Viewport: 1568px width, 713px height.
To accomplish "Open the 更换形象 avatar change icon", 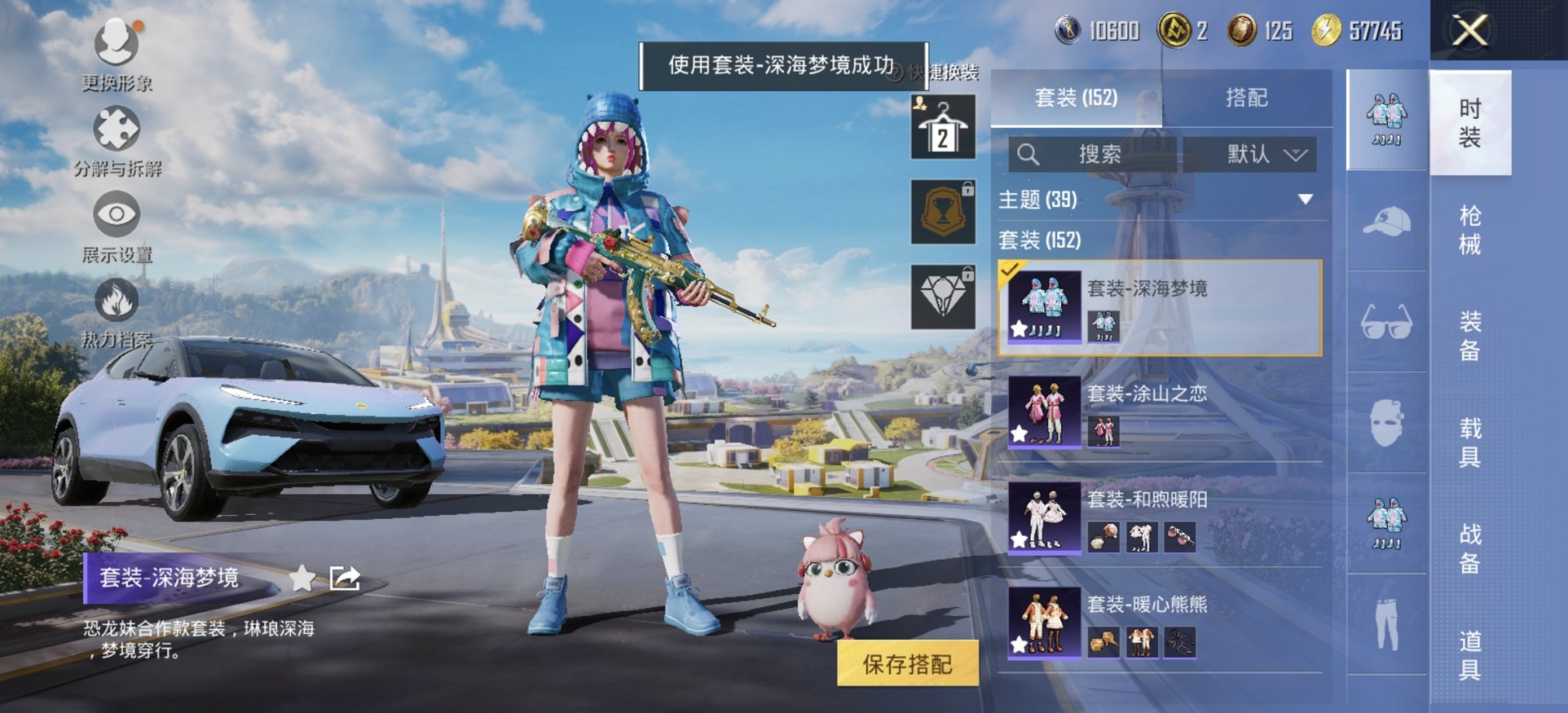I will pyautogui.click(x=115, y=40).
